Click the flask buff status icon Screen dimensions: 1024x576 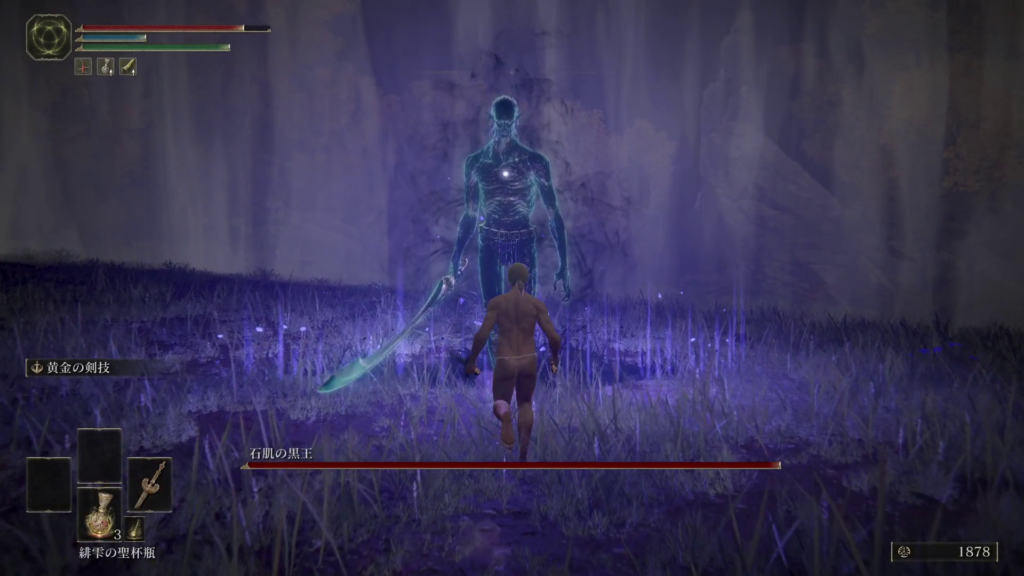coord(105,67)
